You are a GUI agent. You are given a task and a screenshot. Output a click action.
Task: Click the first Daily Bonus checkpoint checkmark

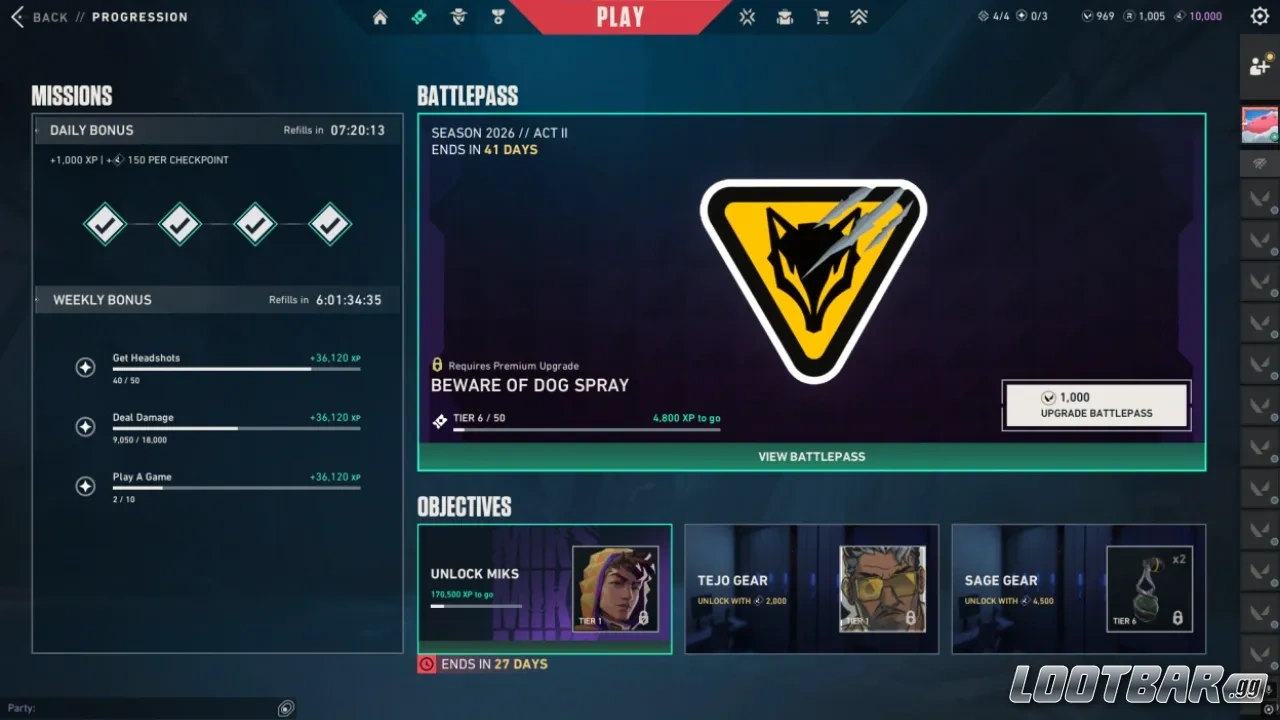106,223
